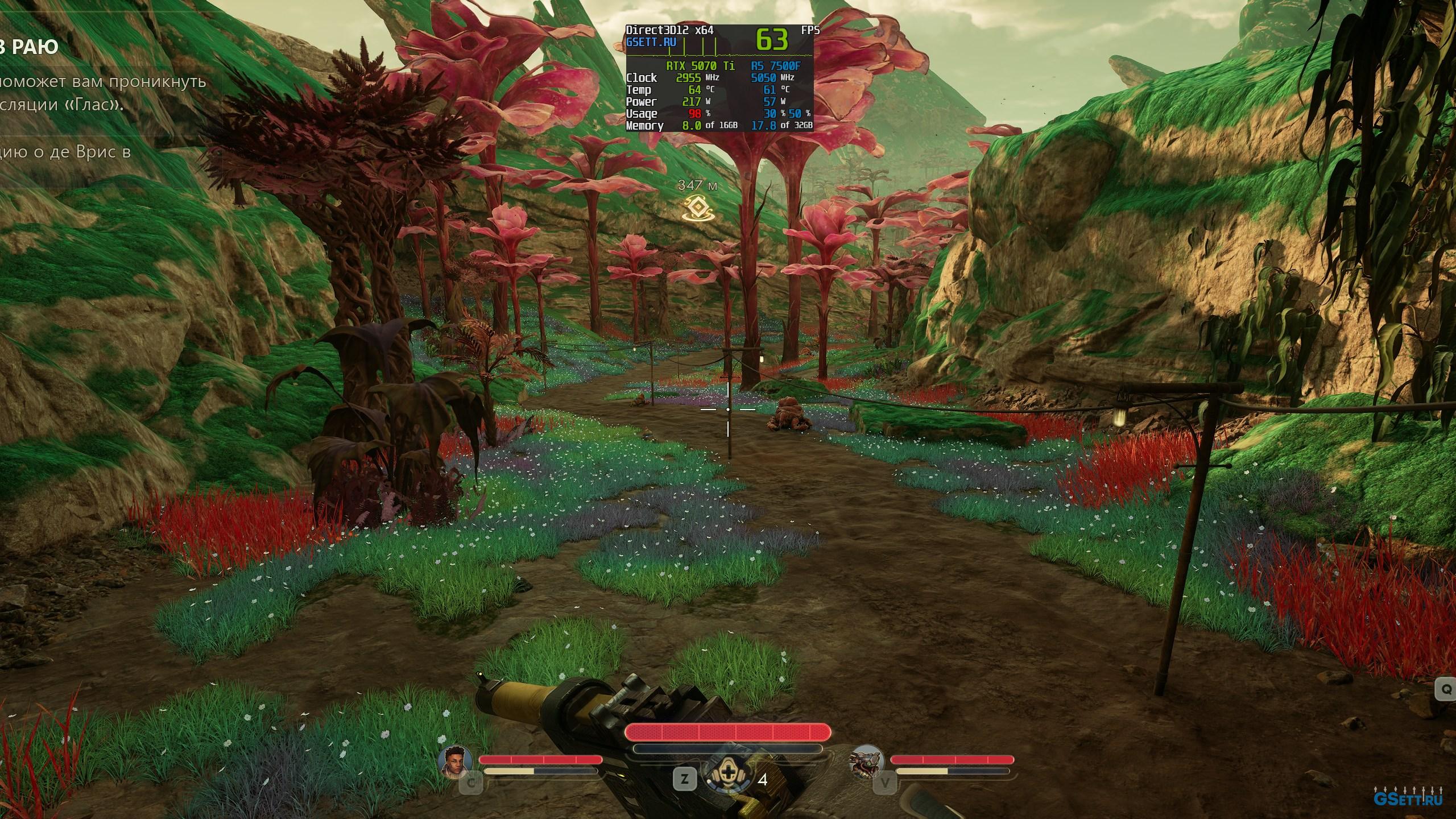Select the quest objective mentioning де Врис
Image resolution: width=1456 pixels, height=819 pixels.
coord(65,152)
